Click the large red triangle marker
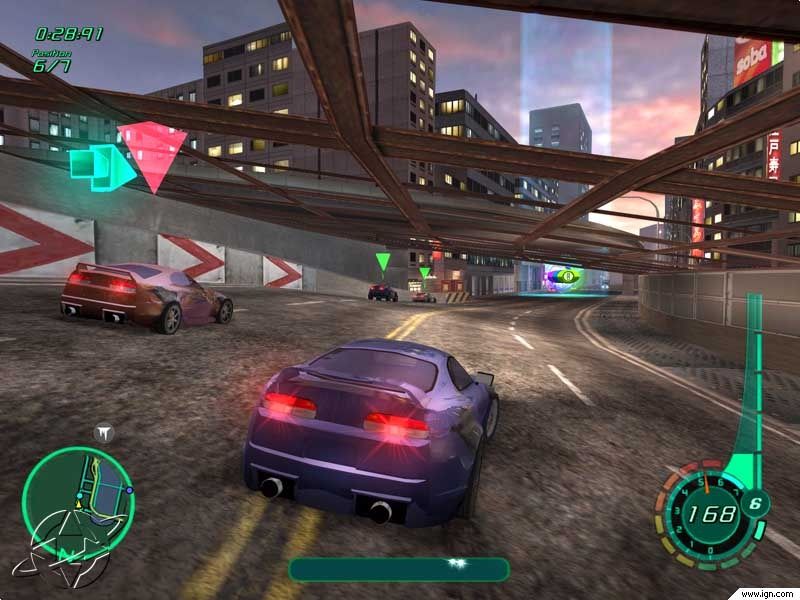Image resolution: width=800 pixels, height=600 pixels. pos(153,154)
